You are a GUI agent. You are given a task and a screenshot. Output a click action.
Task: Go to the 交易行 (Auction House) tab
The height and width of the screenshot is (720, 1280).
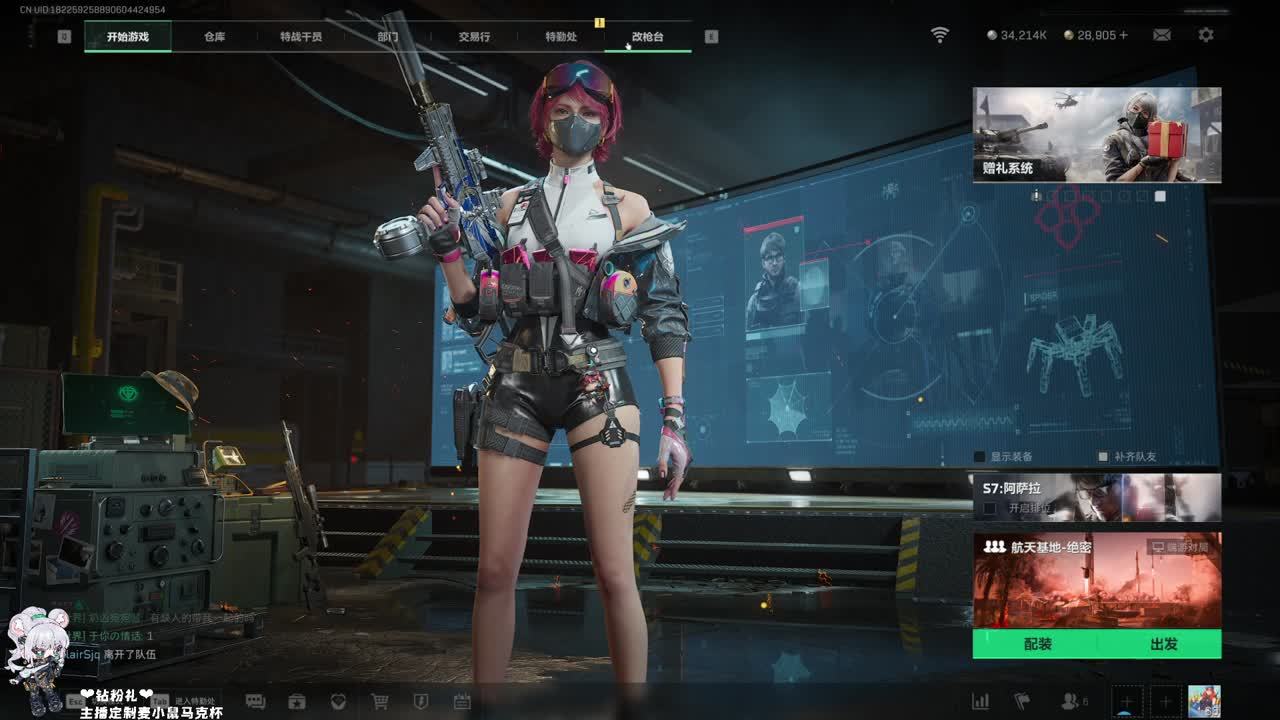(474, 37)
